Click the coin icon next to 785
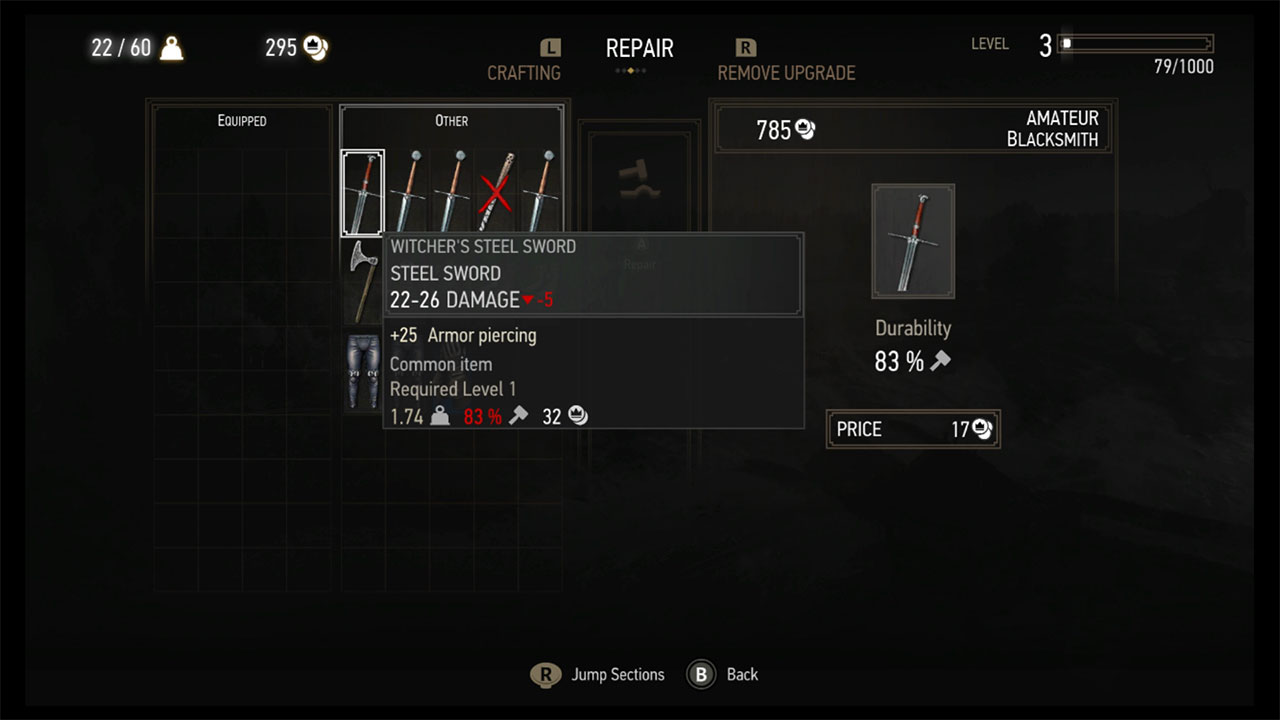Image resolution: width=1280 pixels, height=720 pixels. 804,129
